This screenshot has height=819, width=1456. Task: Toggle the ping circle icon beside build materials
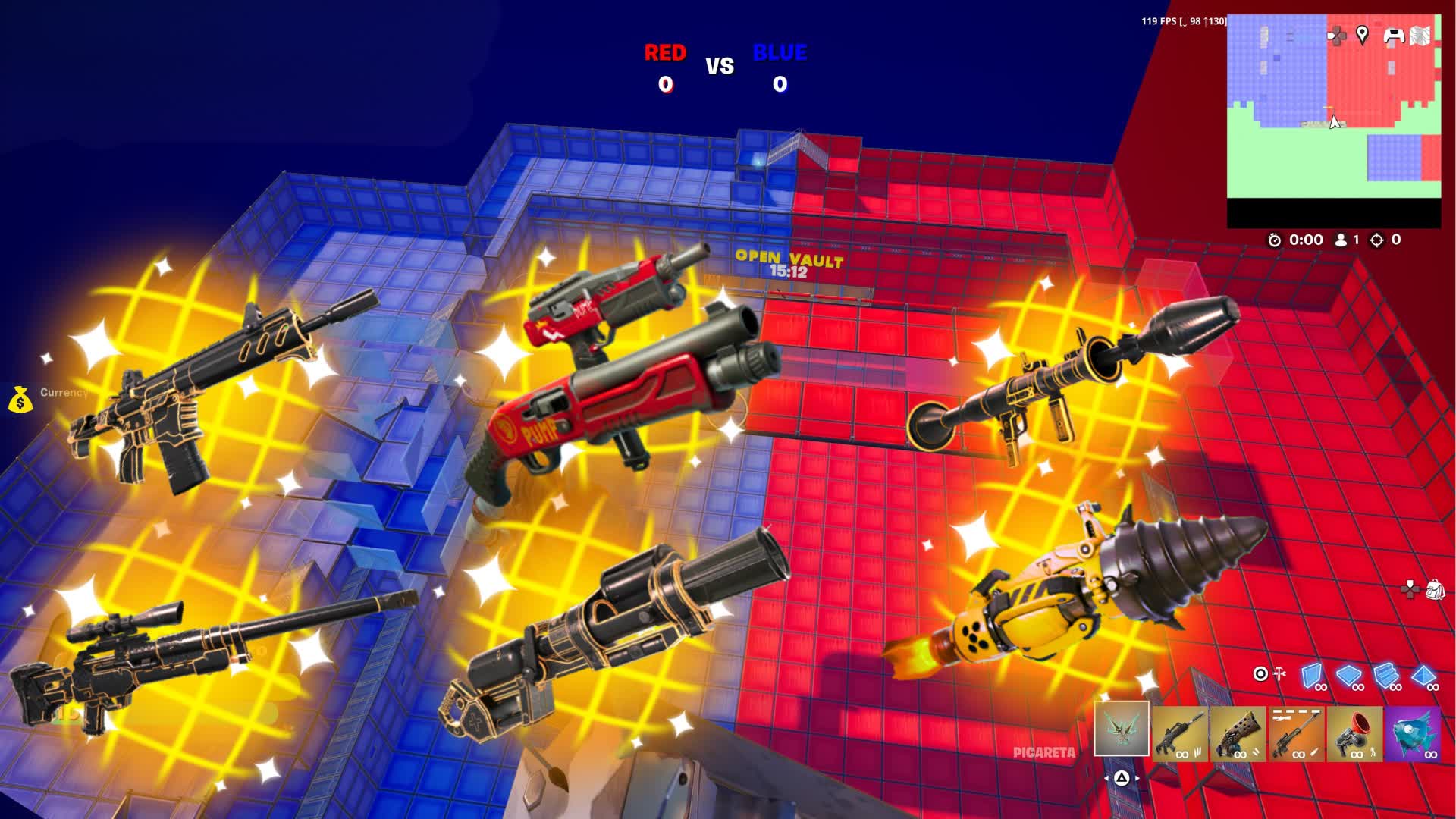[1261, 673]
